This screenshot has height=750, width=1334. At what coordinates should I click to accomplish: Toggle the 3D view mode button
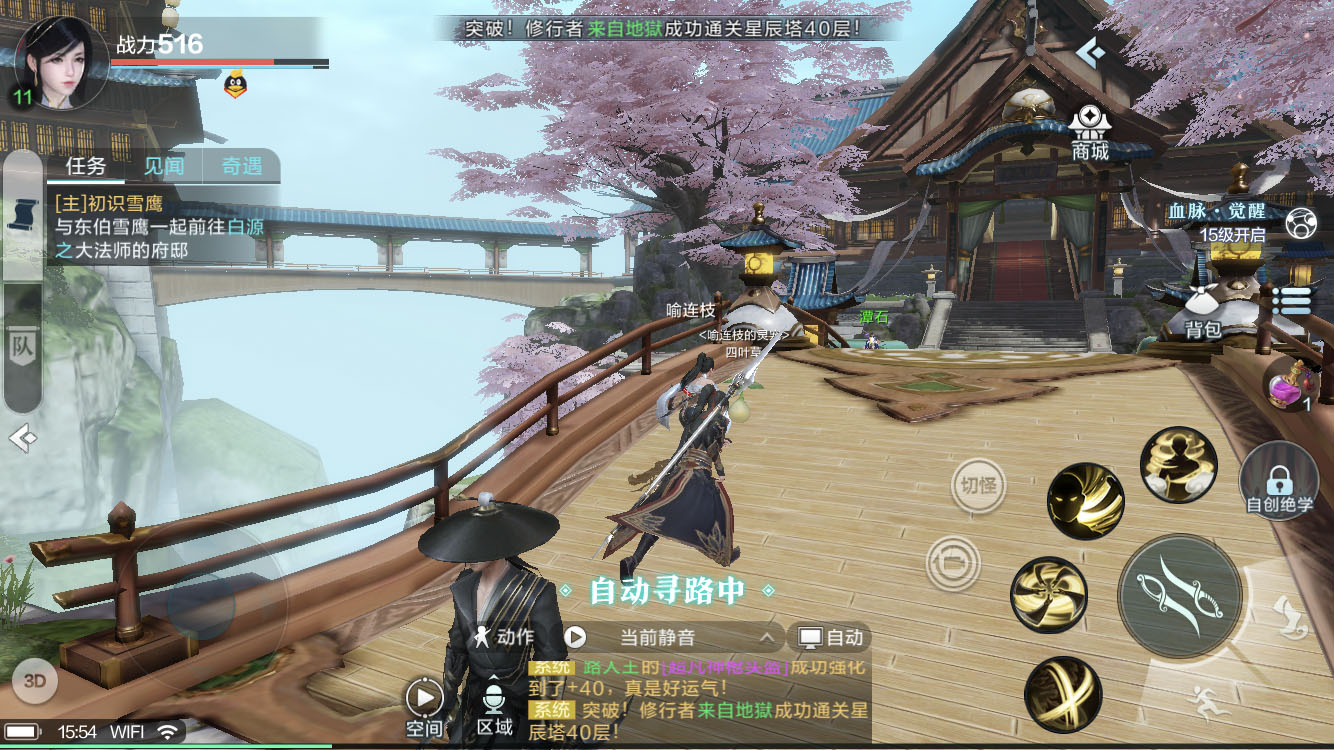(x=35, y=681)
